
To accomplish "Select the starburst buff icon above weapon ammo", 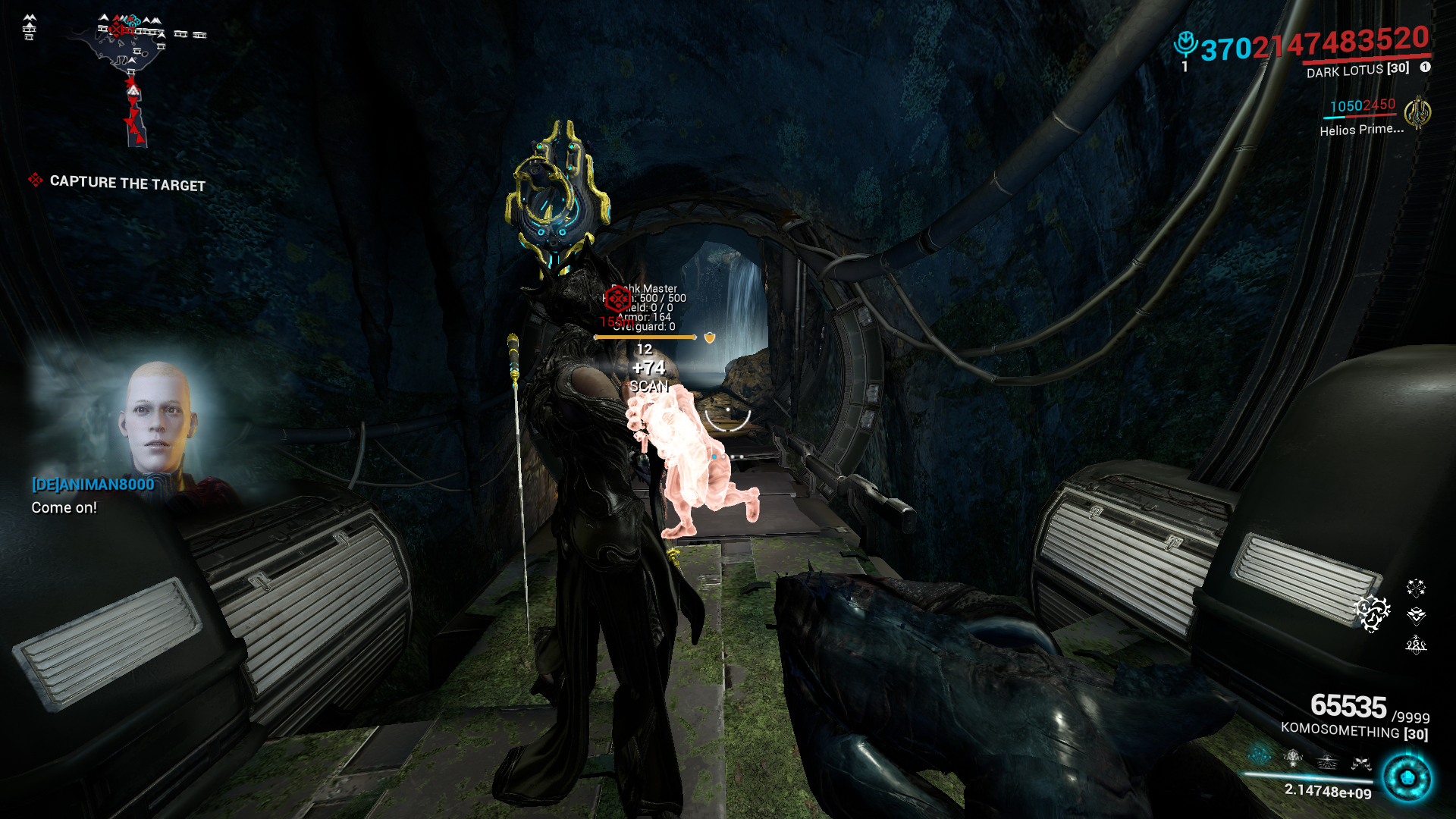I will point(1416,588).
